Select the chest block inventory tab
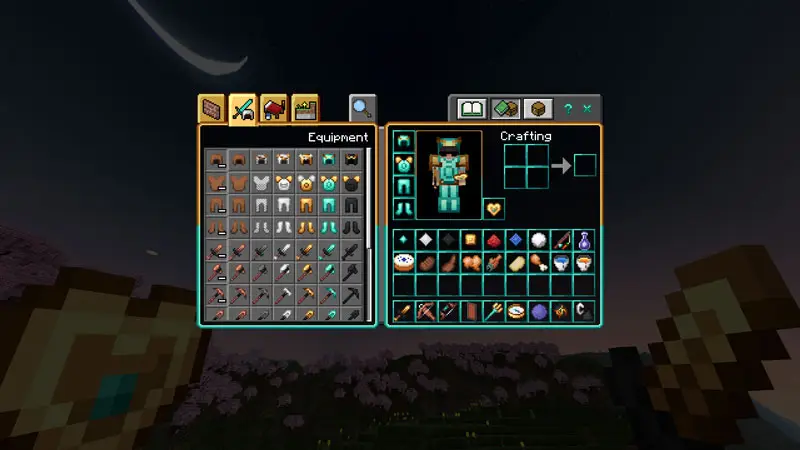Image resolution: width=800 pixels, height=450 pixels. (539, 108)
